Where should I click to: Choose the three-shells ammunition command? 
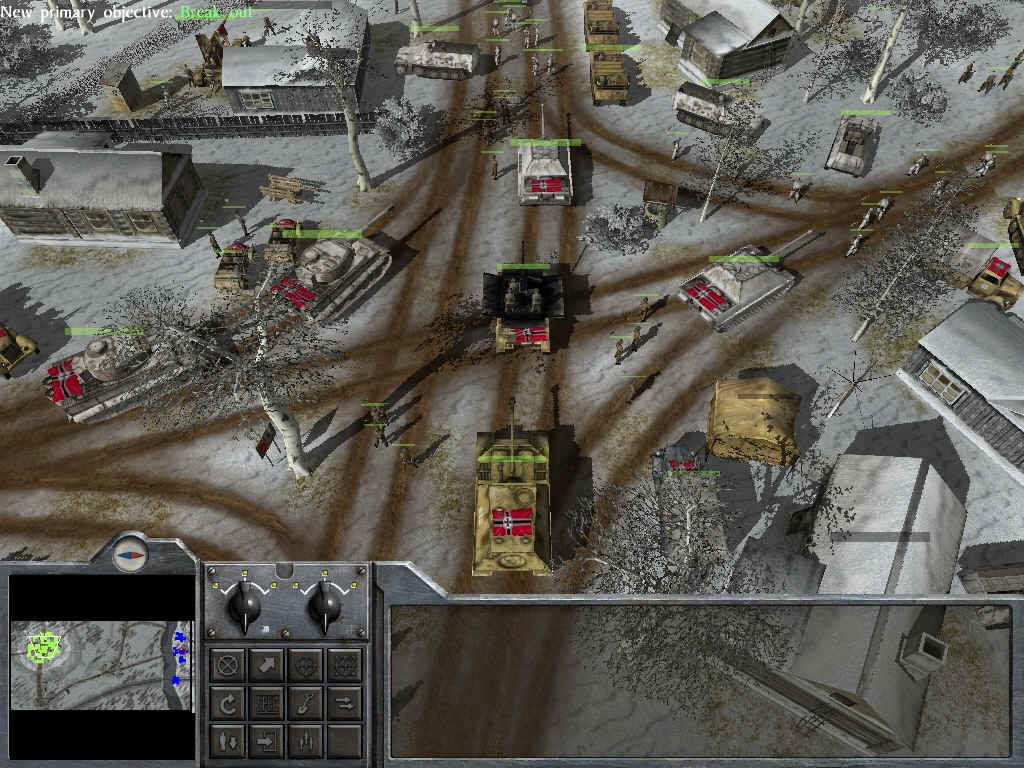[306, 742]
